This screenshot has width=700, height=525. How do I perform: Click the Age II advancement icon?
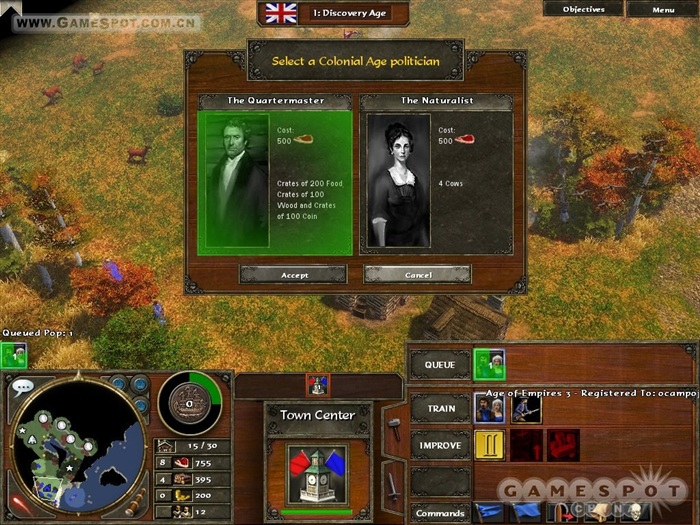point(489,444)
